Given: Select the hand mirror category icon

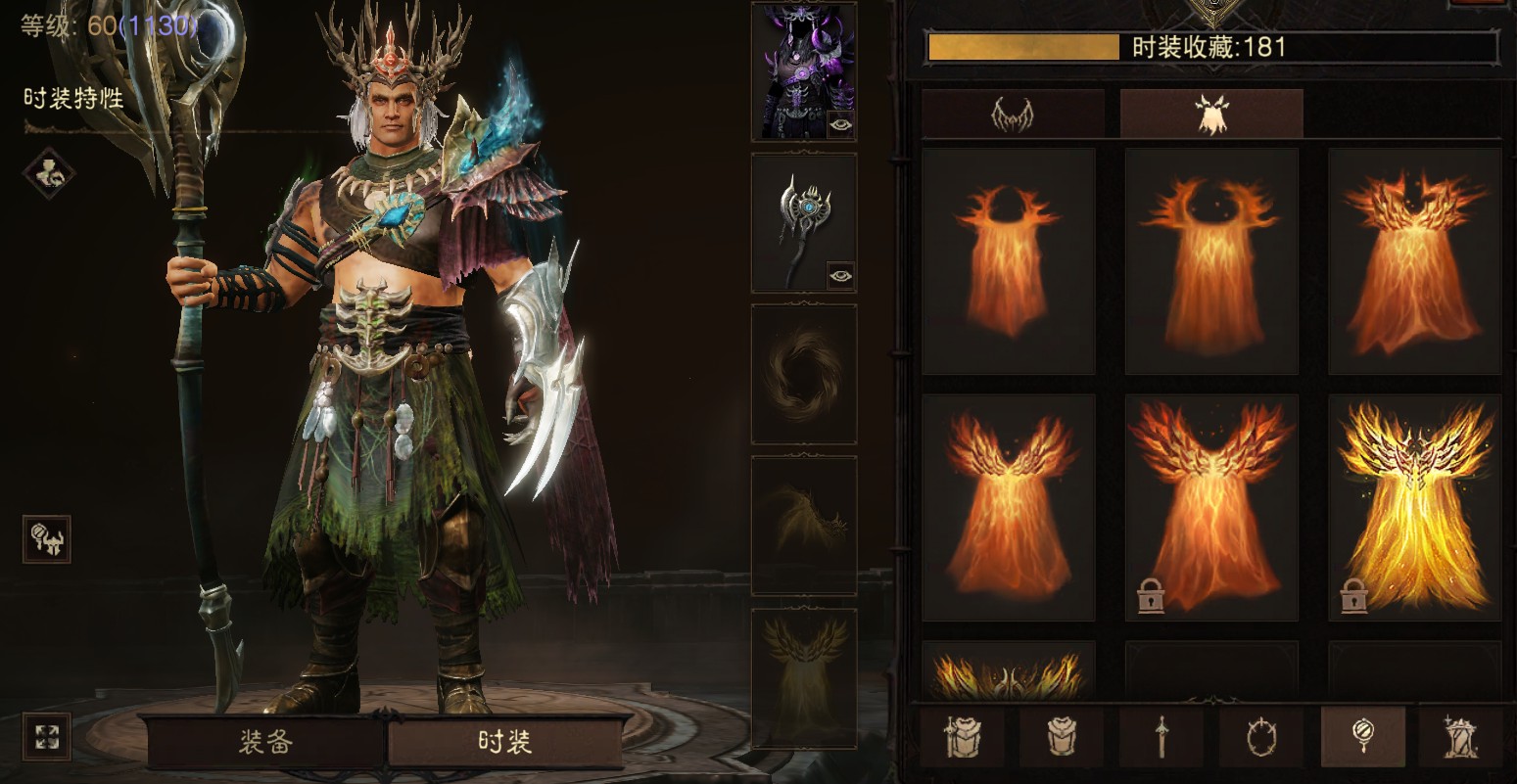Looking at the screenshot, I should (1362, 736).
